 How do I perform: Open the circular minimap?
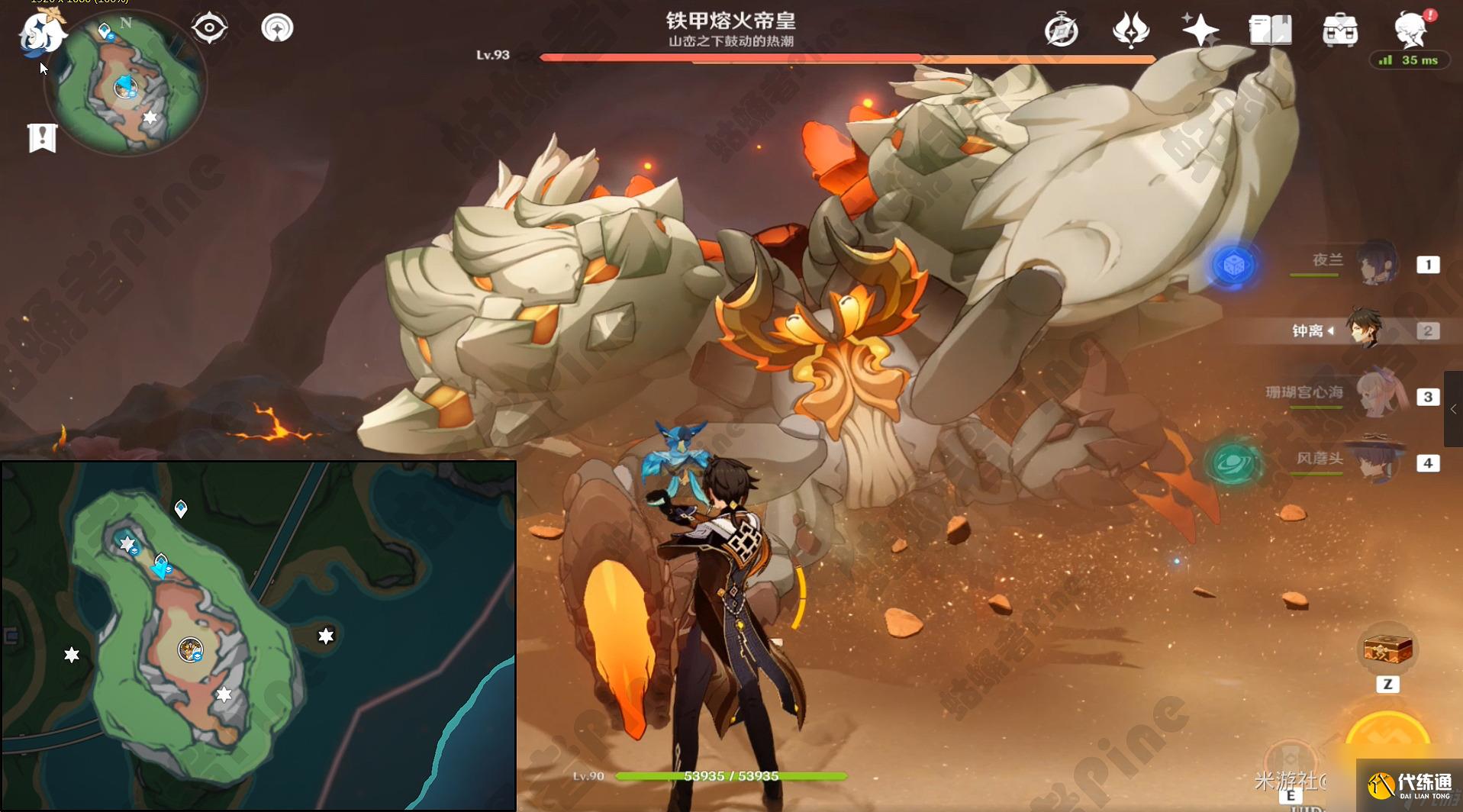(127, 85)
